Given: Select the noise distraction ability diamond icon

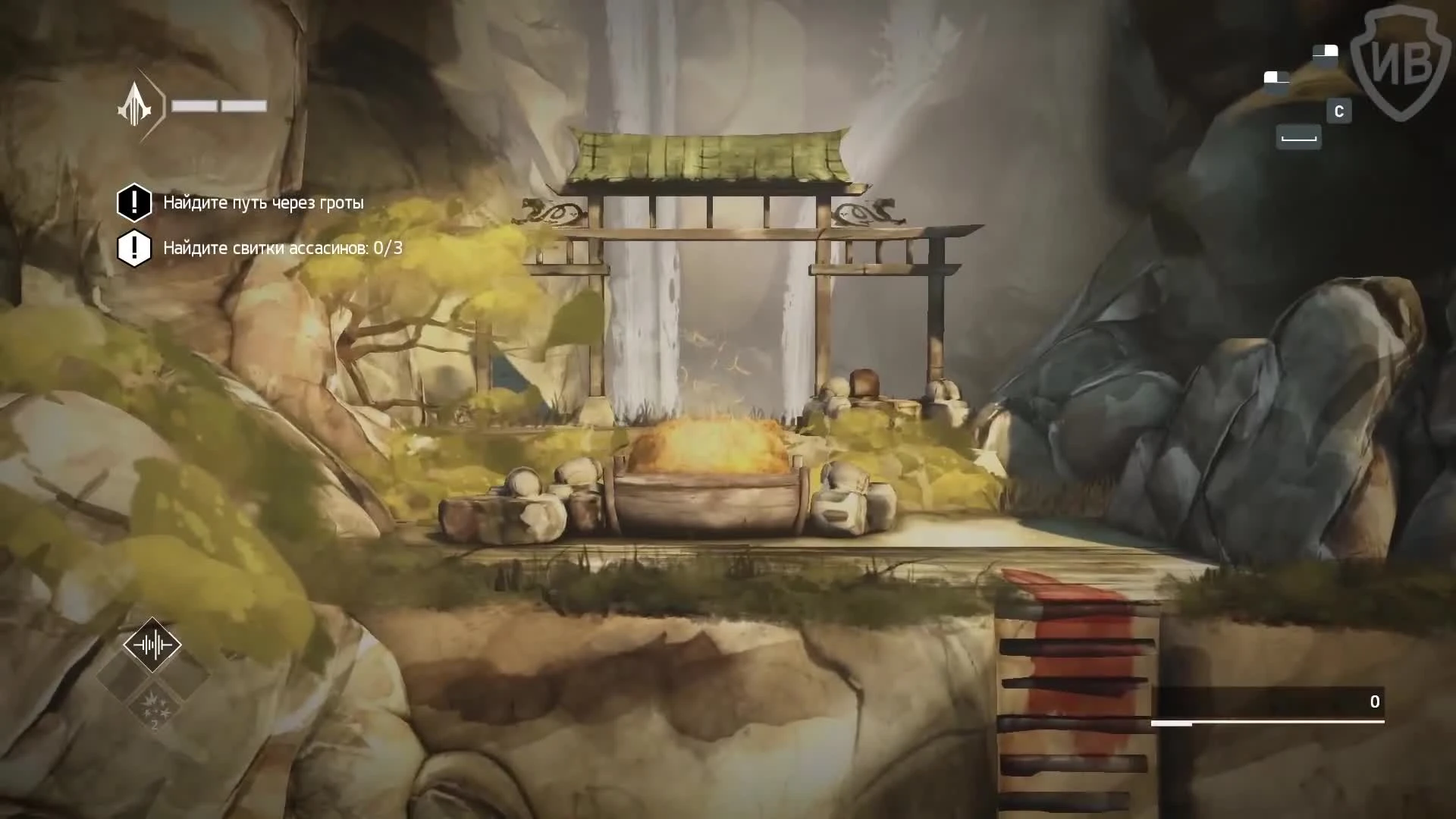Looking at the screenshot, I should pyautogui.click(x=152, y=644).
